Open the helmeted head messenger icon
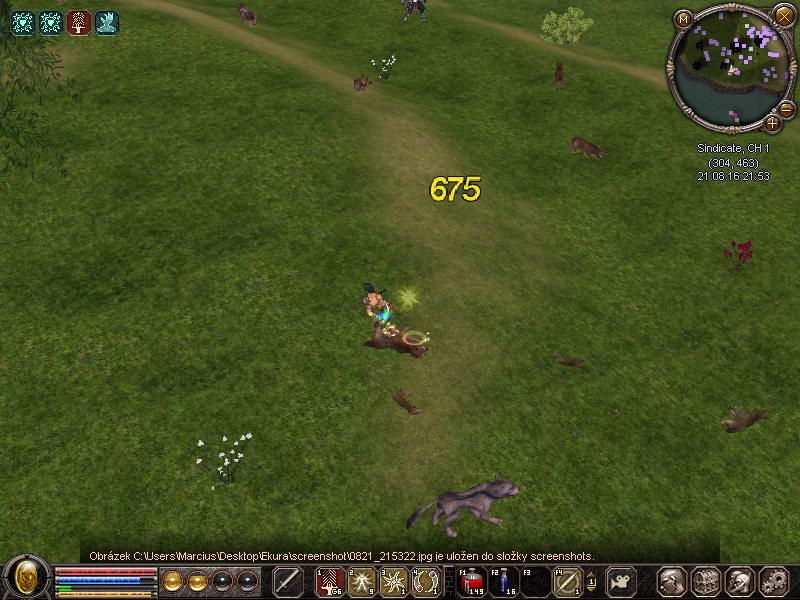 pyautogui.click(x=739, y=581)
